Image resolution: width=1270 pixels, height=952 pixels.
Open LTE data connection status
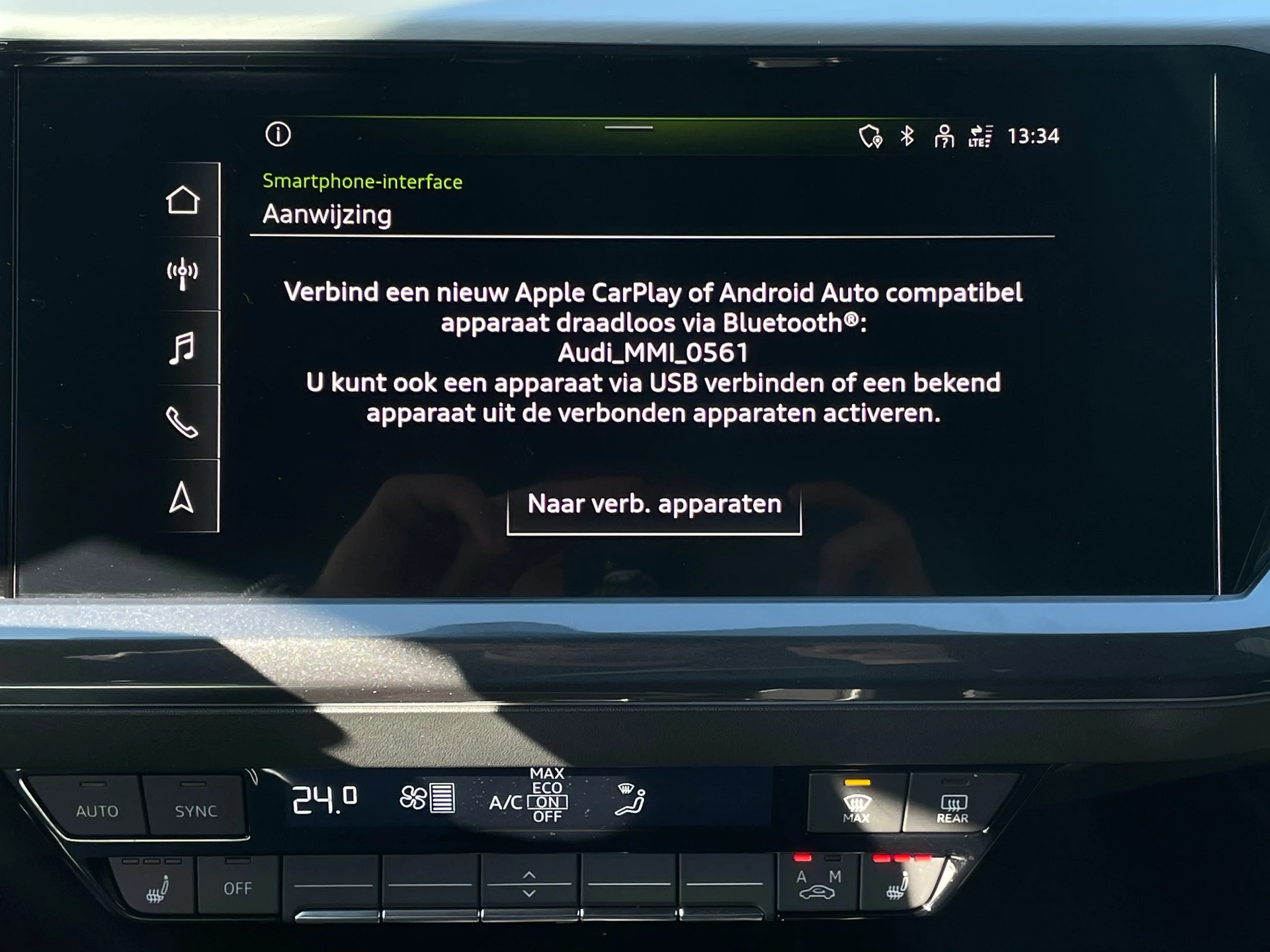[981, 137]
